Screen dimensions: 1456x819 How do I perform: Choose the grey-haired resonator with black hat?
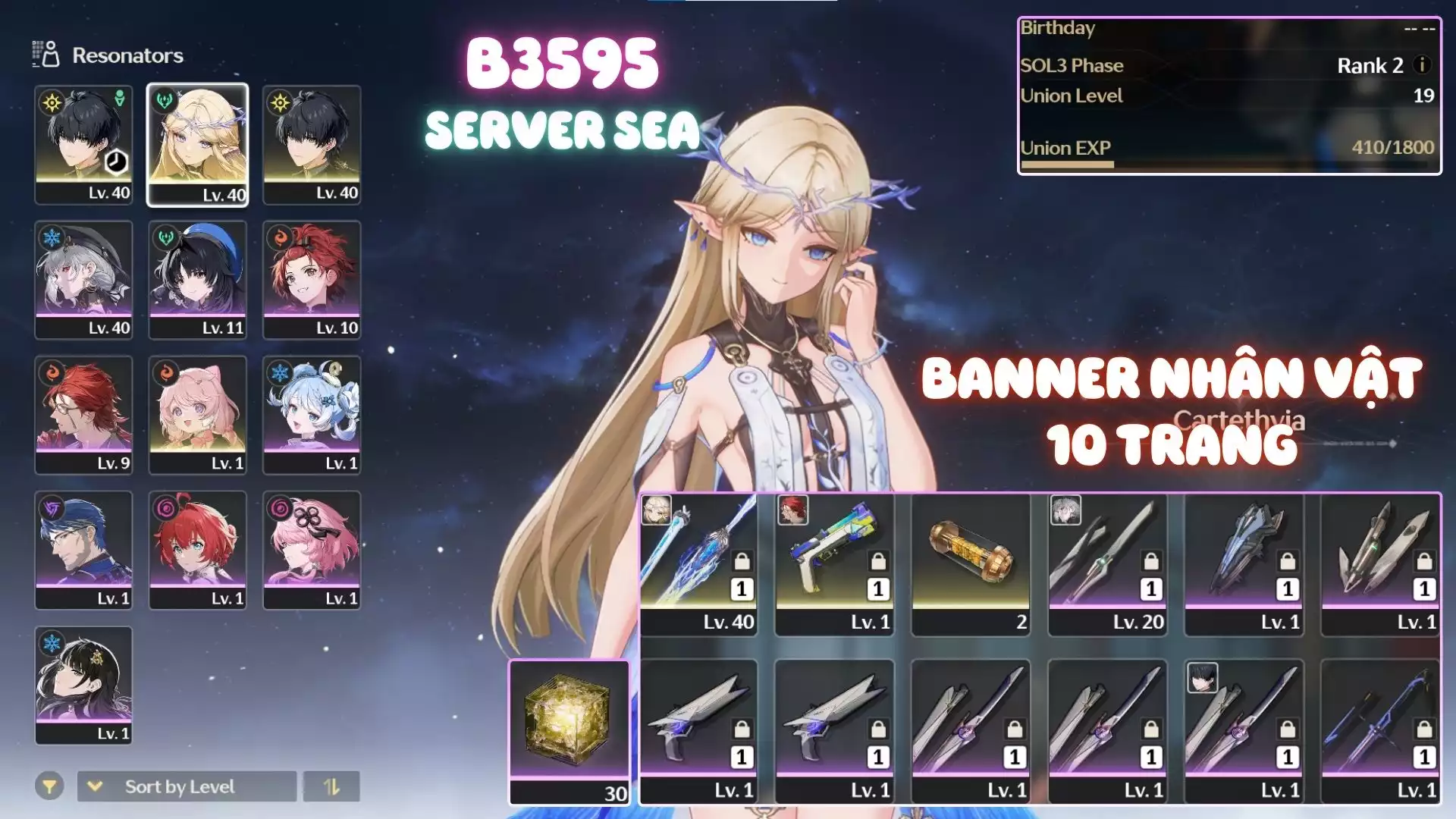[x=83, y=279]
